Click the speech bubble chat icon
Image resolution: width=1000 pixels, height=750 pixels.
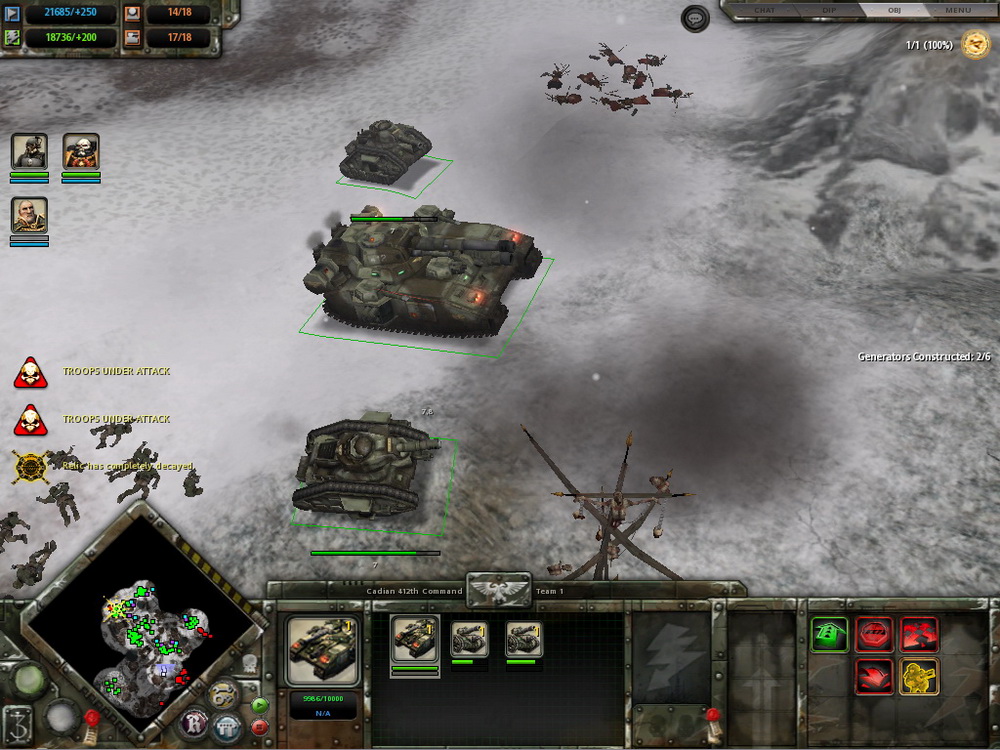click(695, 18)
